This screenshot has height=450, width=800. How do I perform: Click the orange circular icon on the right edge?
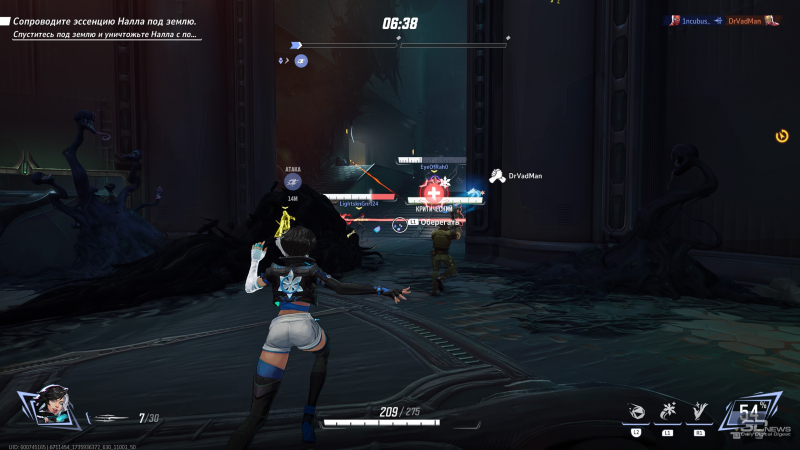point(782,136)
